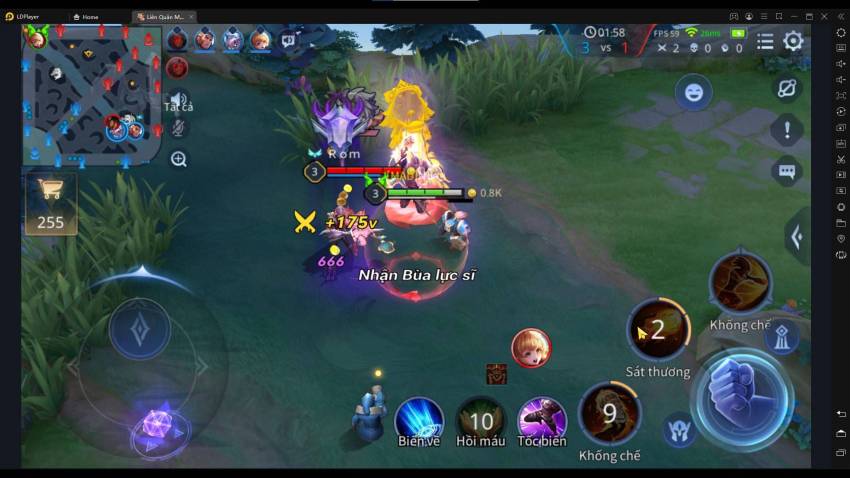Image resolution: width=850 pixels, height=478 pixels.
Task: Toggle the muted microphone icon
Action: [178, 128]
